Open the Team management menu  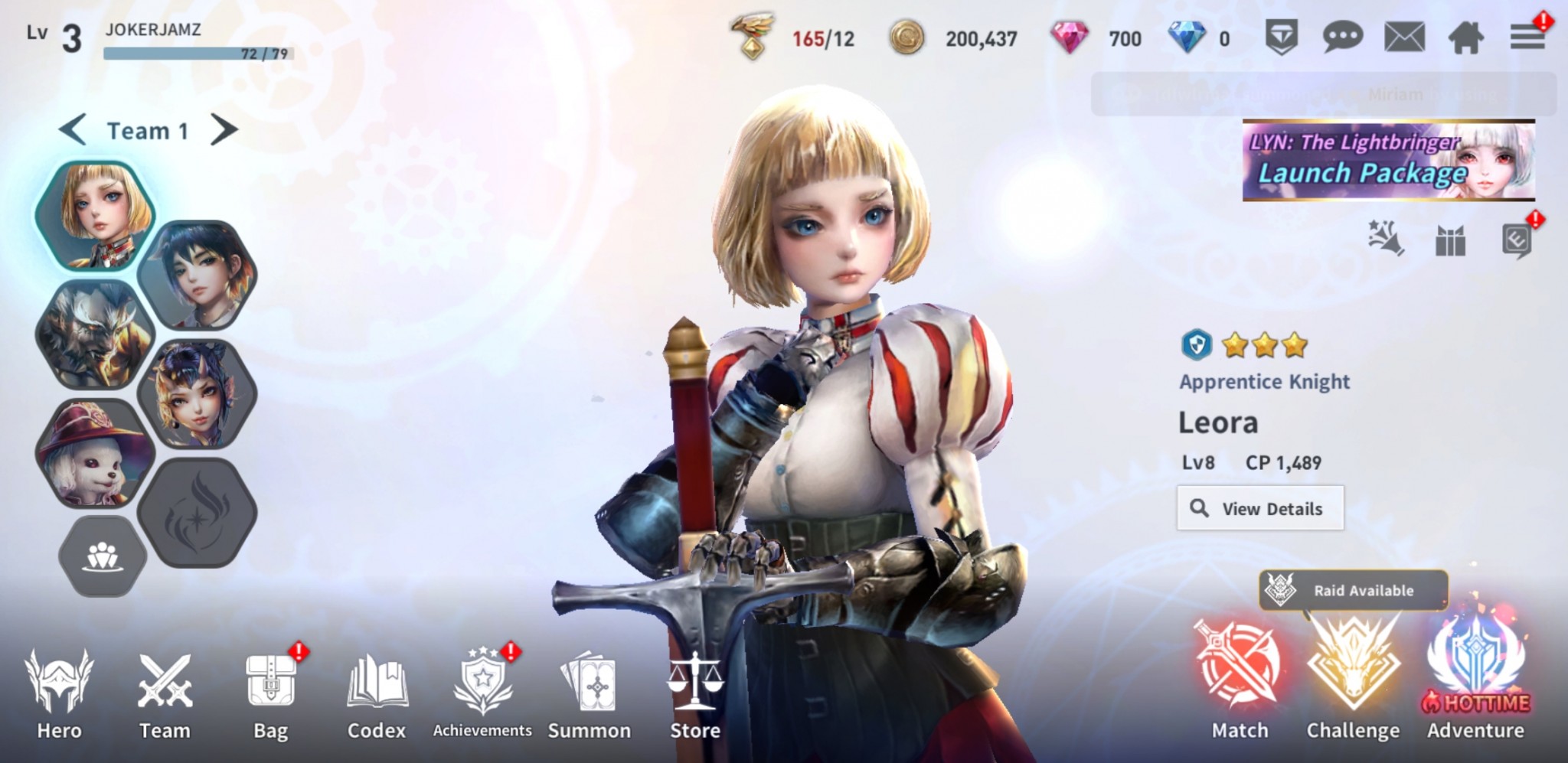click(x=165, y=693)
